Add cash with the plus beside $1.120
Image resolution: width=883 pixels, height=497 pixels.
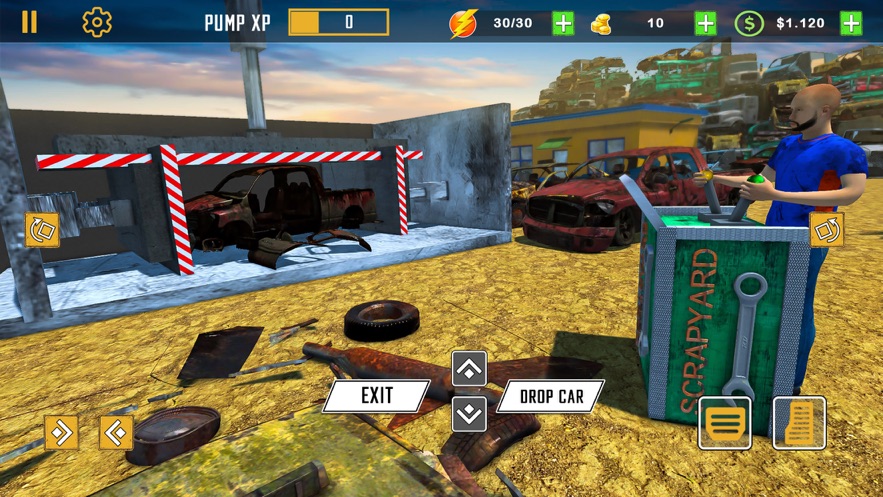coord(851,23)
